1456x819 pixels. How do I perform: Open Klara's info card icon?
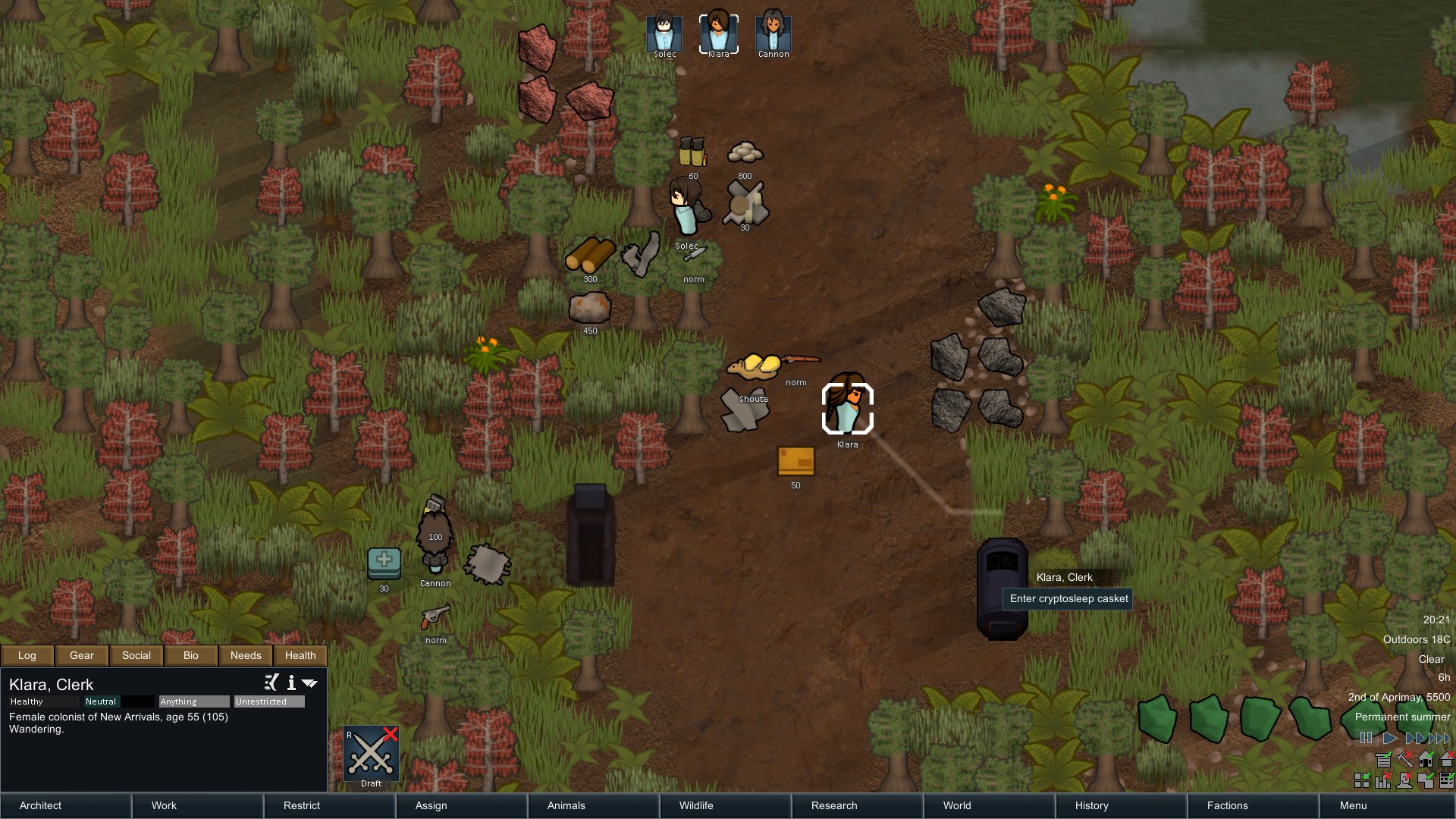(x=291, y=682)
